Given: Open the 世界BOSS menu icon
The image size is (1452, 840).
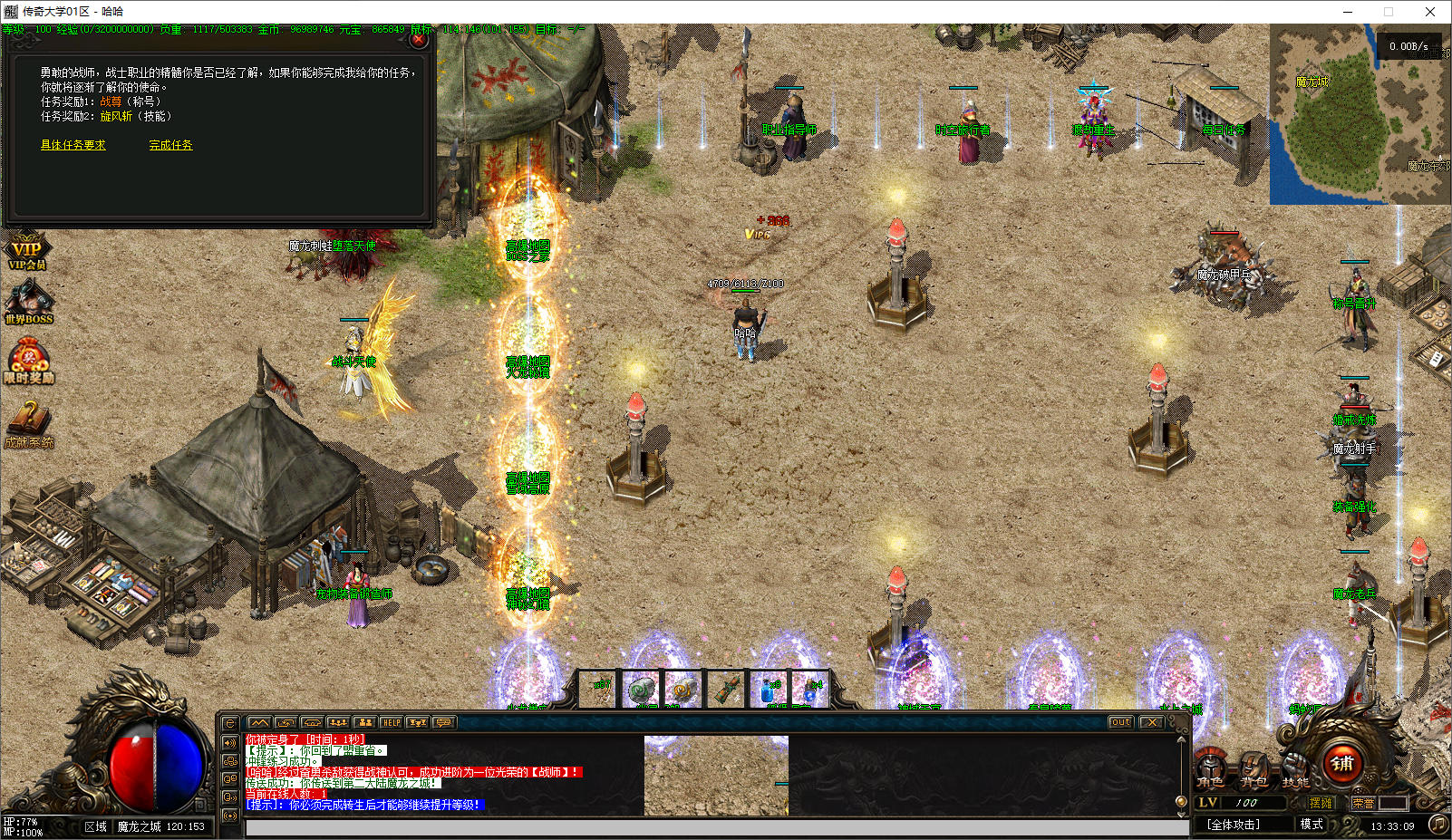Looking at the screenshot, I should [x=28, y=304].
